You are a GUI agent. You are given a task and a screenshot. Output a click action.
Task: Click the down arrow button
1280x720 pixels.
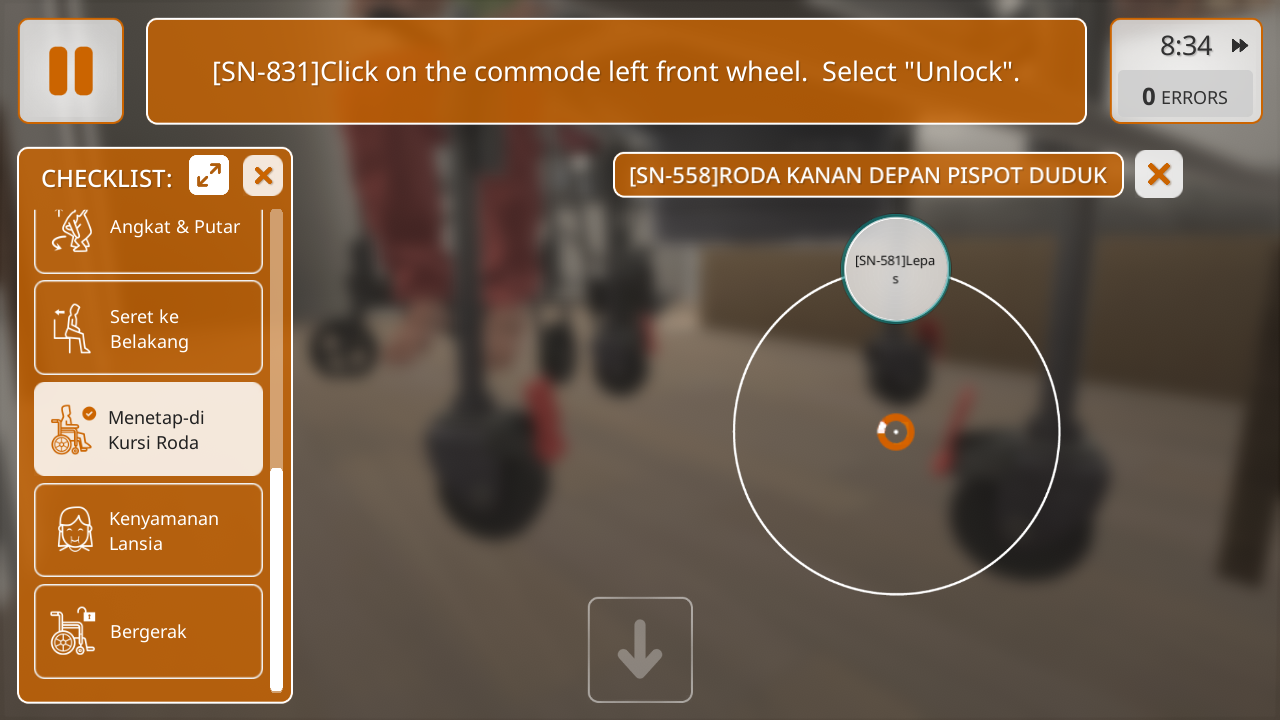pyautogui.click(x=640, y=650)
